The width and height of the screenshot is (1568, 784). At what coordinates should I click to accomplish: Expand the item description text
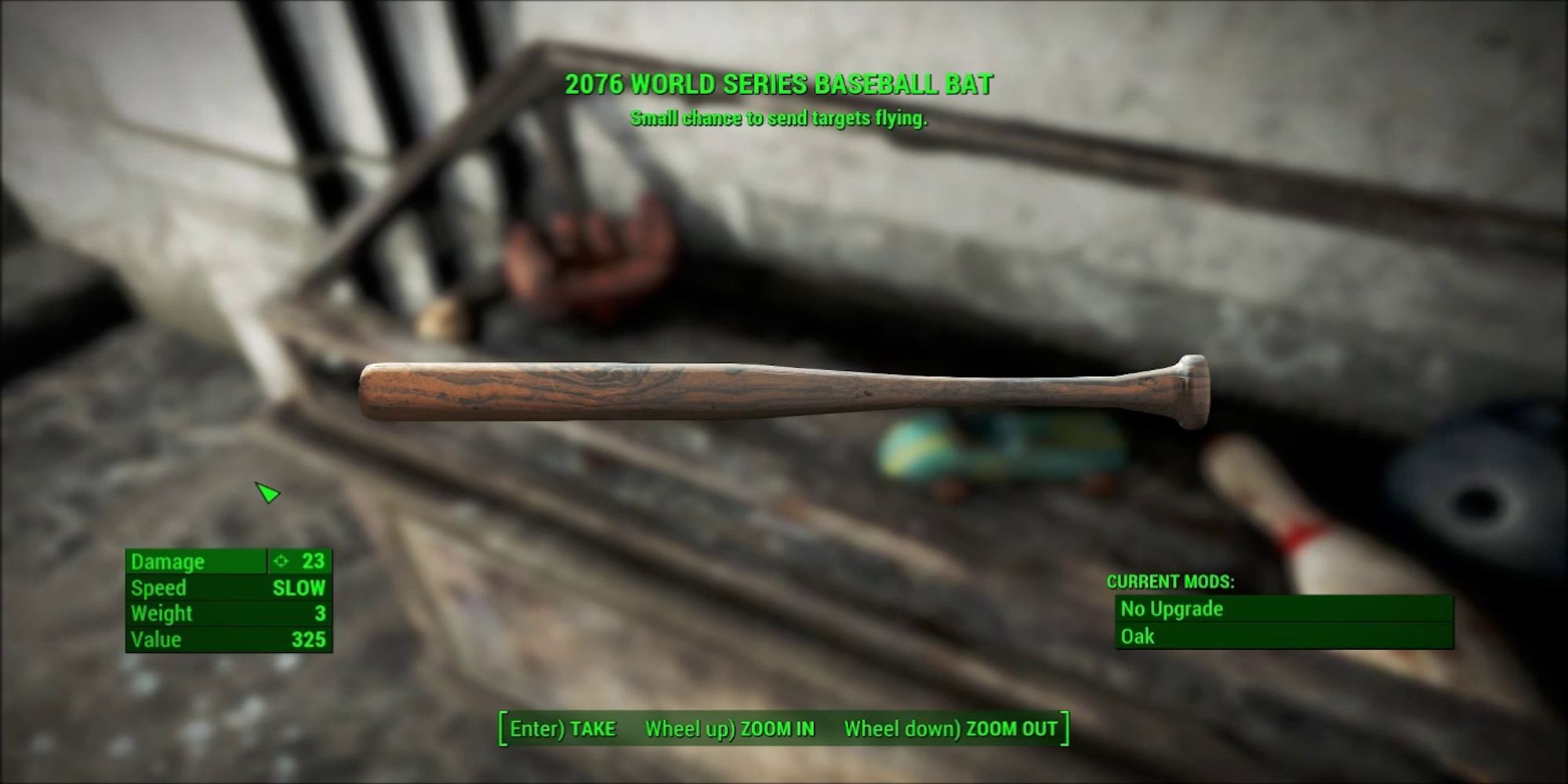[x=780, y=119]
